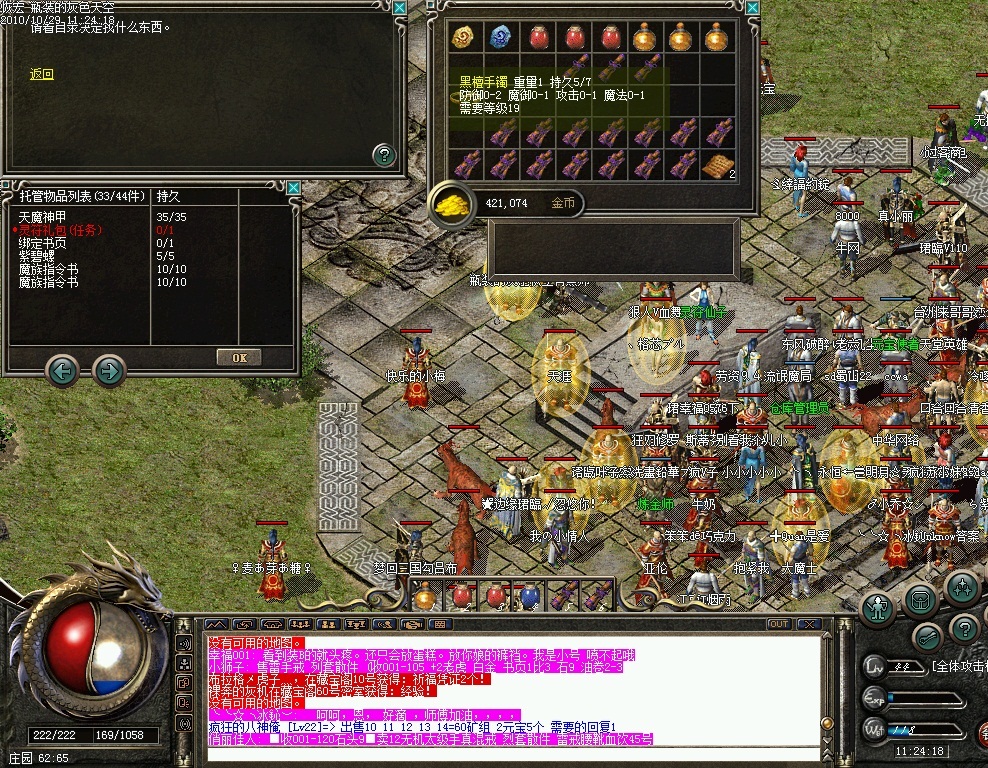Click the book page item in the bag

tap(716, 166)
